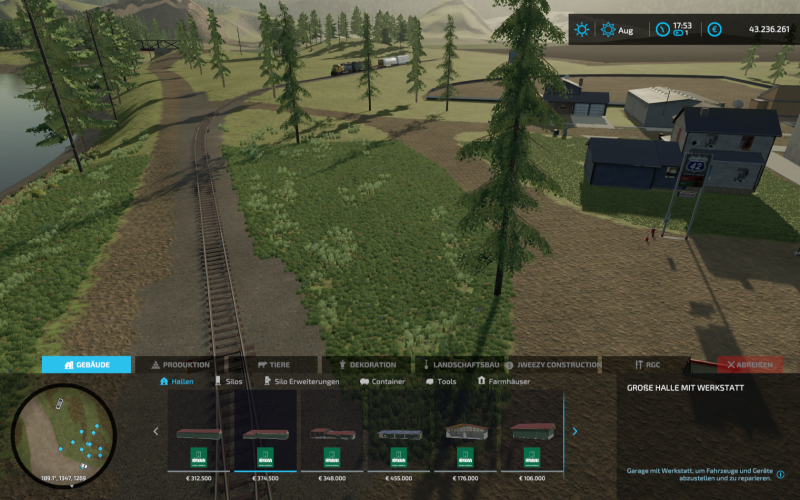Select the Container subcategory

coord(383,382)
